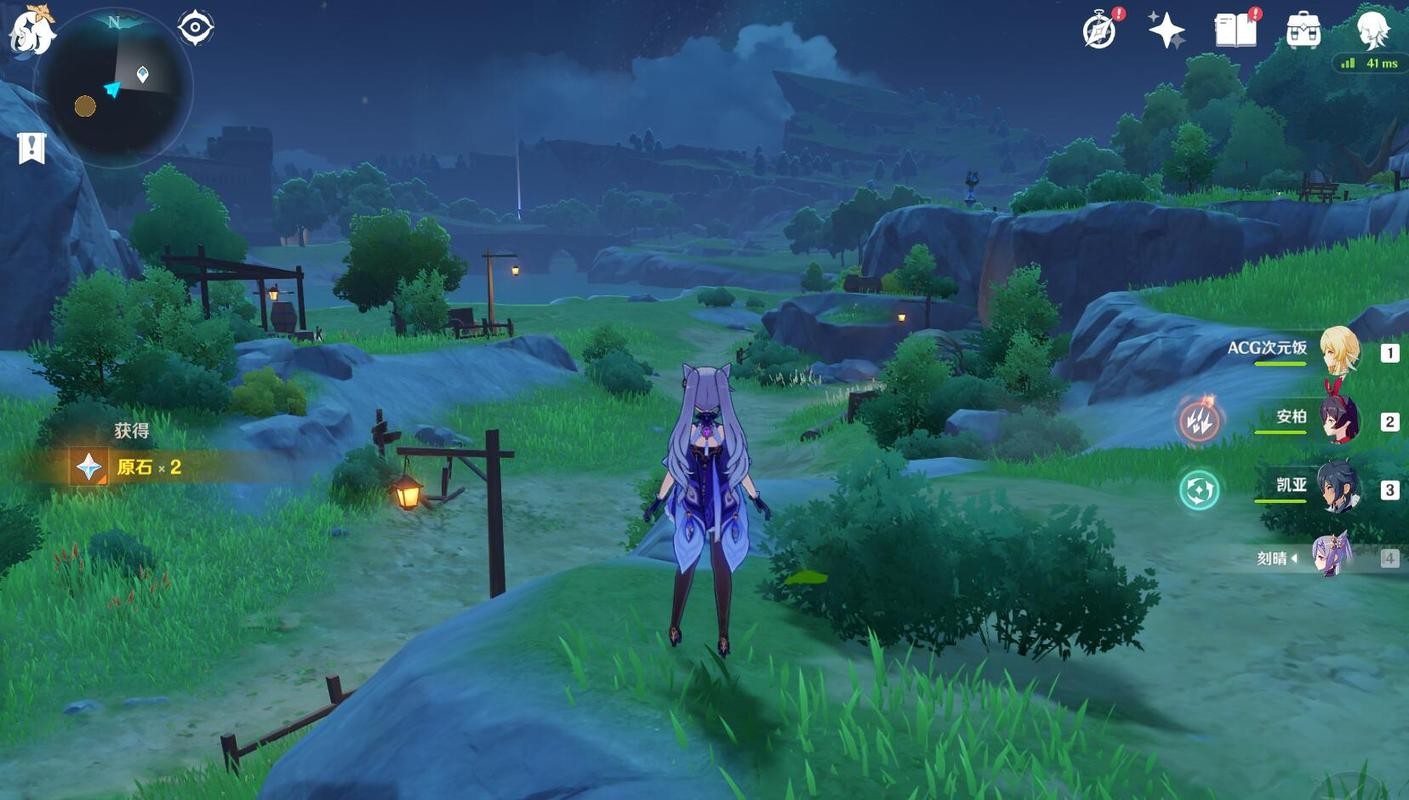
Task: Toggle the eye-shaped elemental sight icon
Action: pyautogui.click(x=196, y=27)
